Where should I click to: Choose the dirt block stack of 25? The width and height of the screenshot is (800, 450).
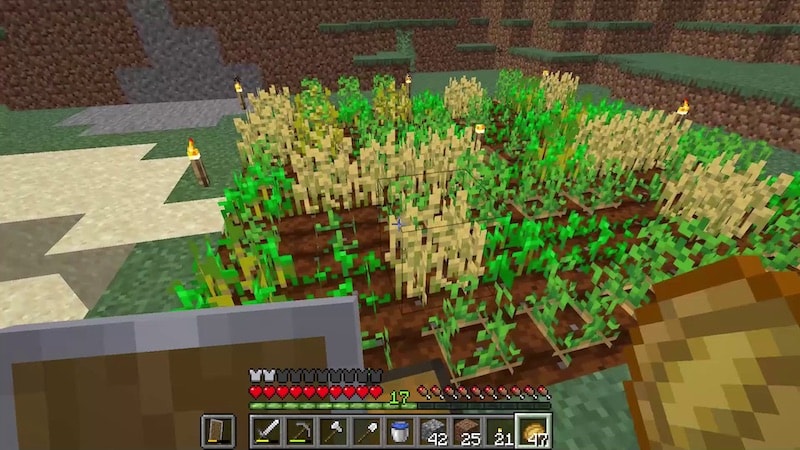point(465,432)
